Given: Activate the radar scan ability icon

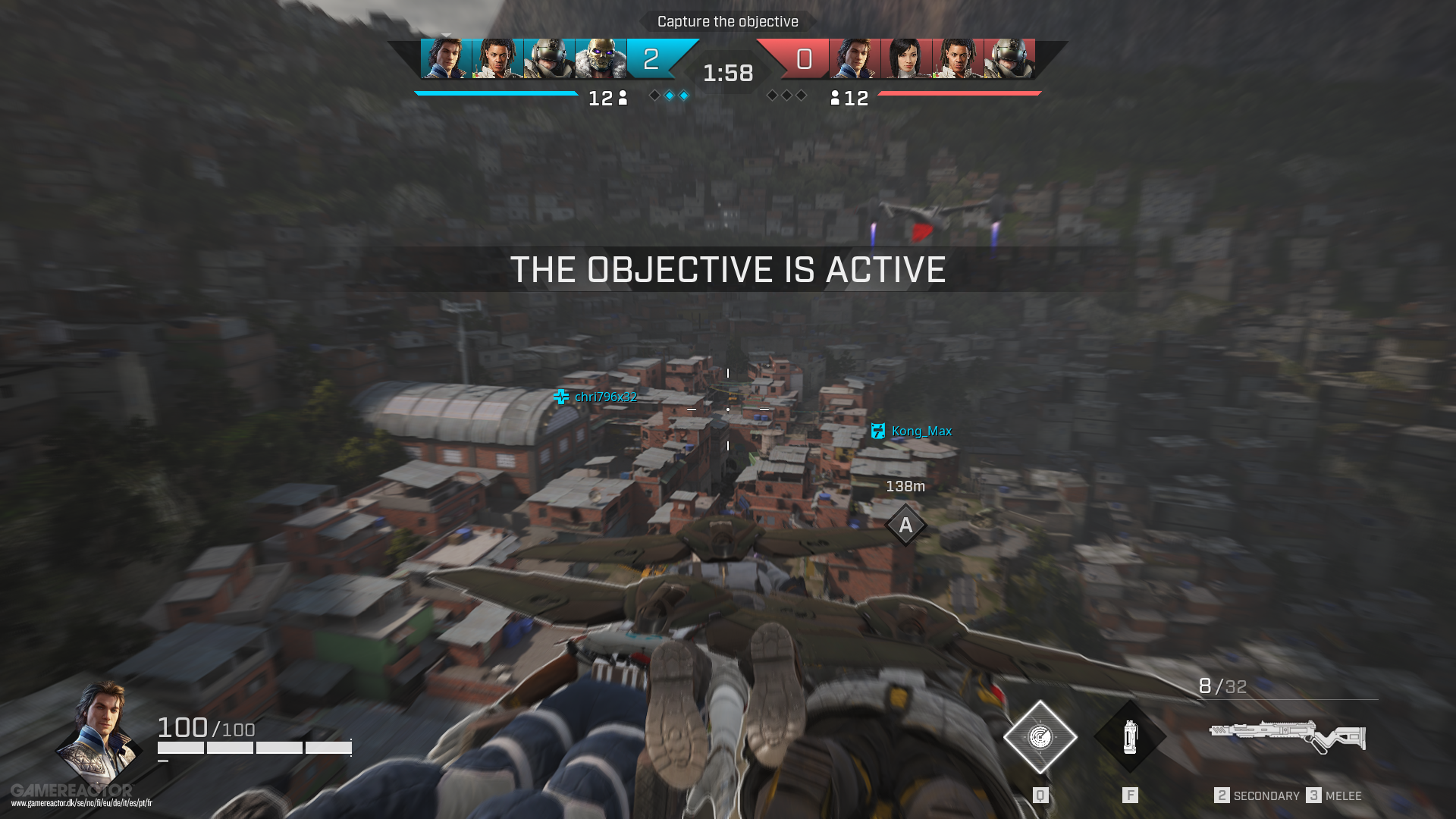Looking at the screenshot, I should 1040,737.
